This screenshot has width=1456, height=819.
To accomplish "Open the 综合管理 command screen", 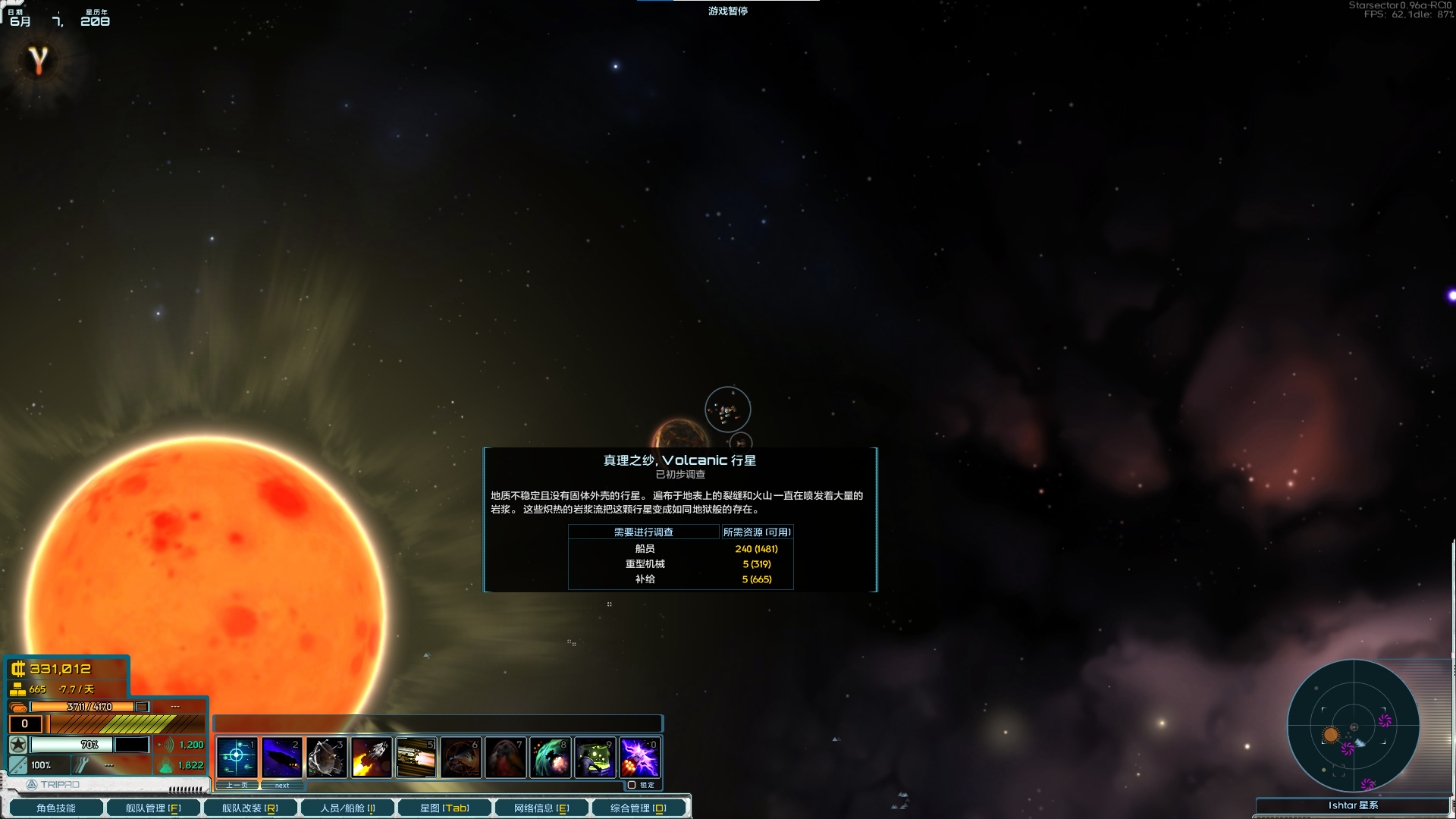I will [639, 808].
